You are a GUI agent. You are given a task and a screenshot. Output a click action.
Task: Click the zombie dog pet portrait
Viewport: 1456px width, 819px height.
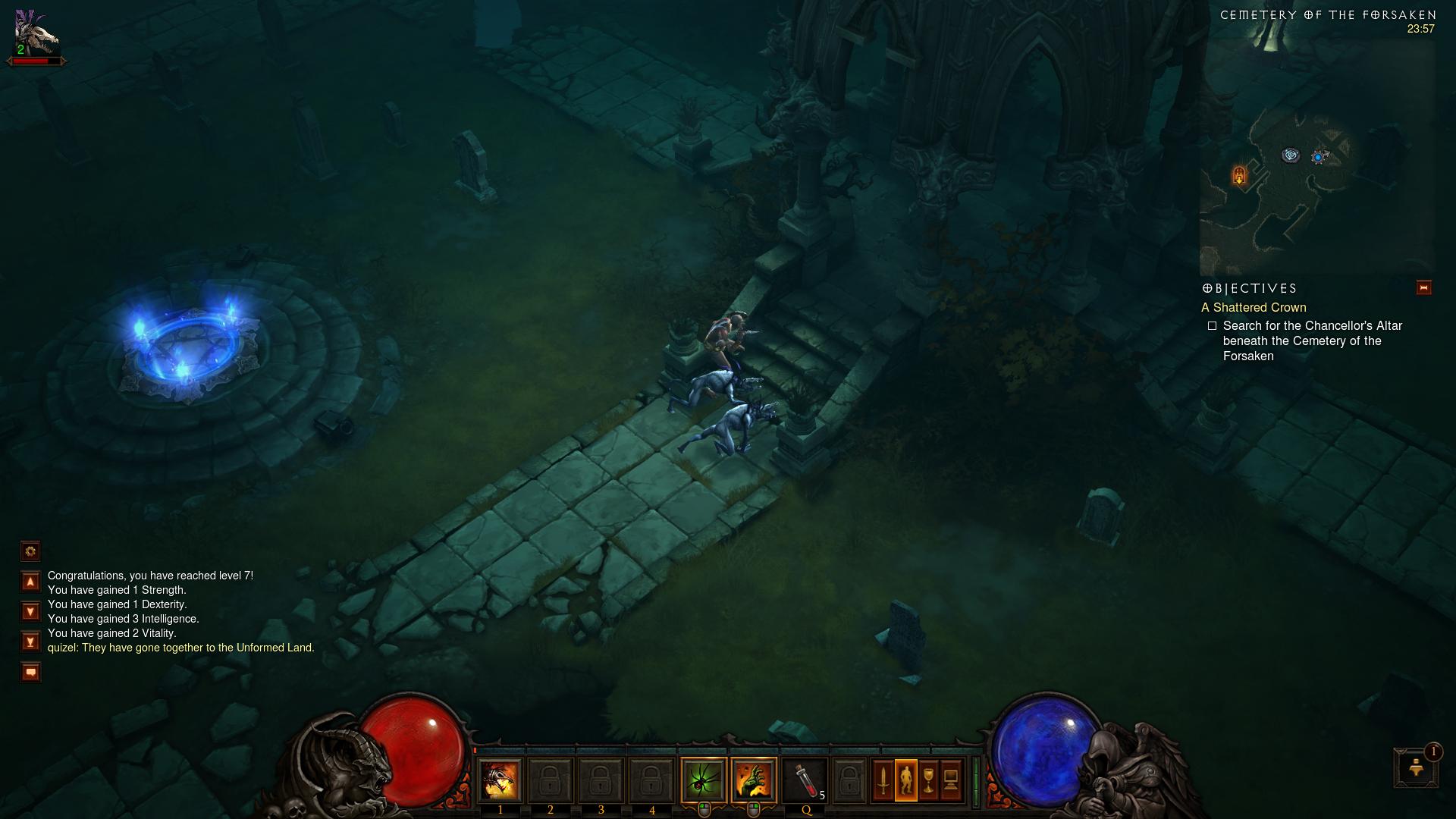point(36,34)
